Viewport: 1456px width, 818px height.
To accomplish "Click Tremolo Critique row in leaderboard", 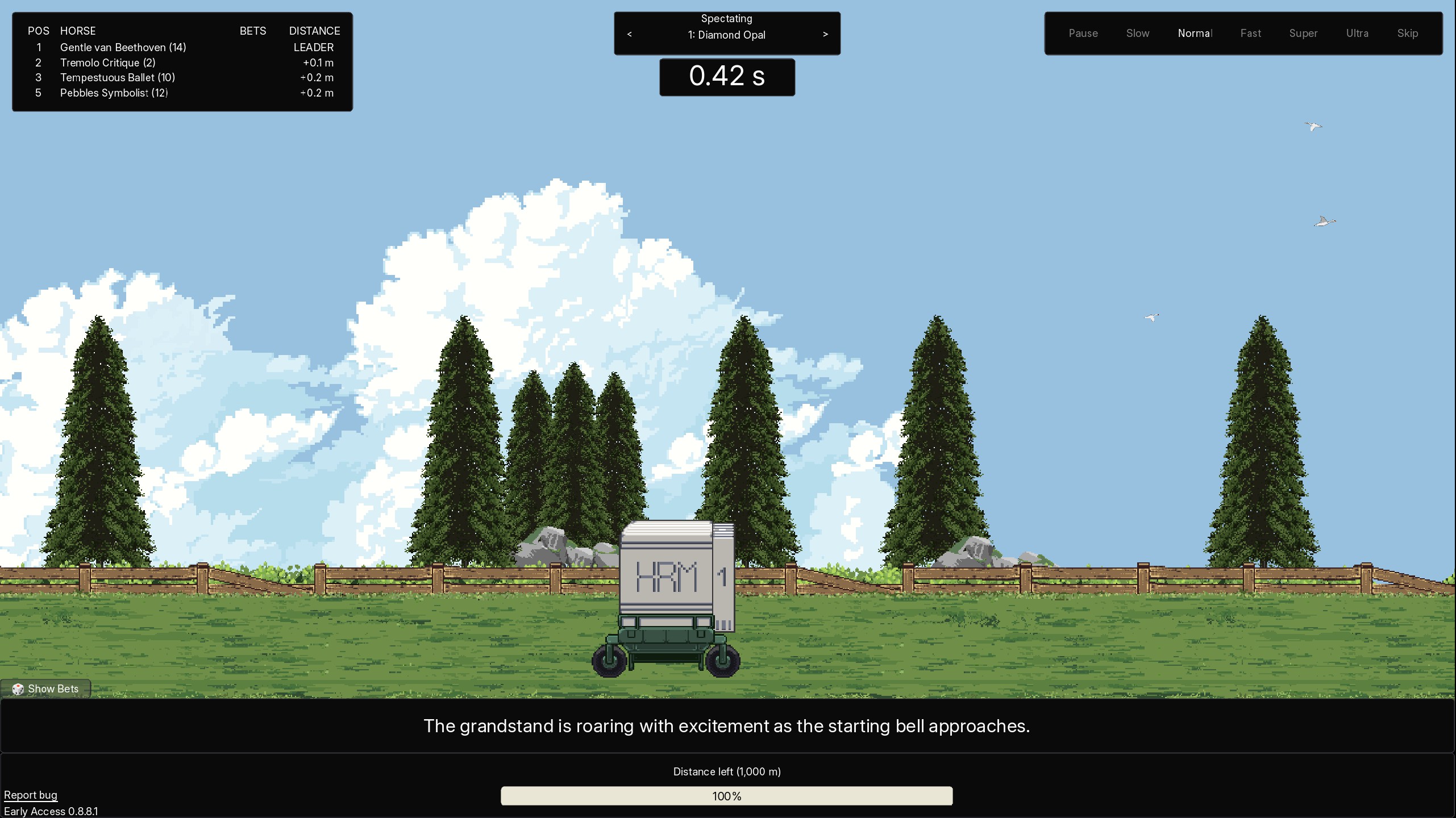I will click(107, 63).
